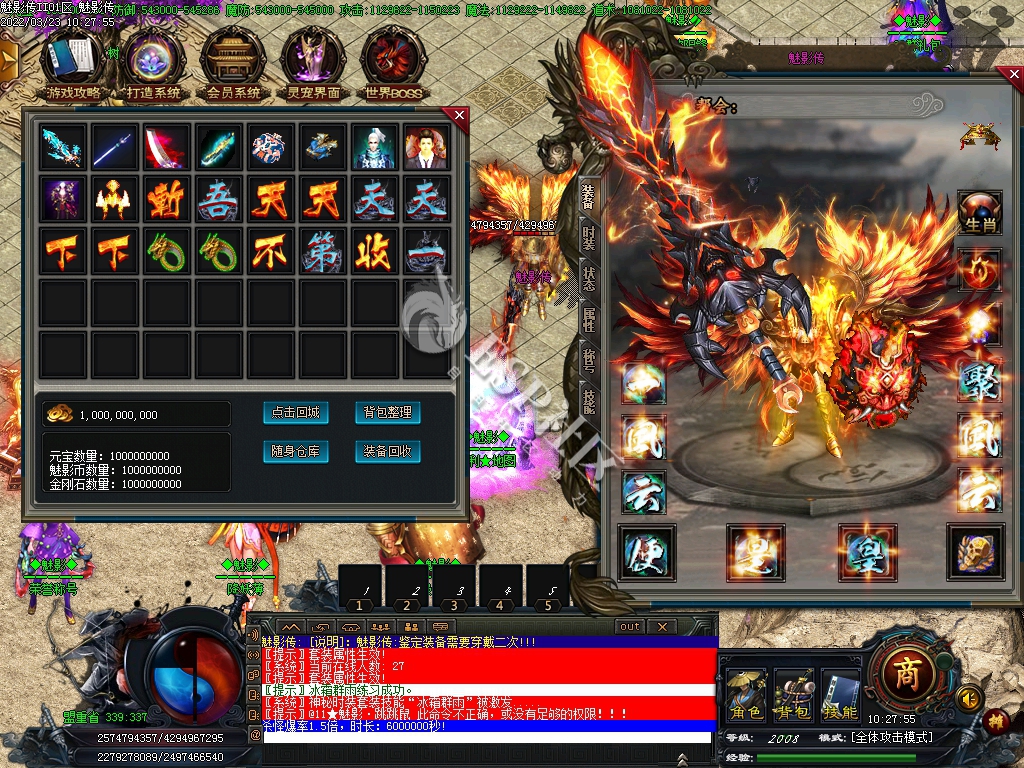The image size is (1024, 768).
Task: Open the 随身仓库 portable warehouse
Action: pyautogui.click(x=296, y=452)
